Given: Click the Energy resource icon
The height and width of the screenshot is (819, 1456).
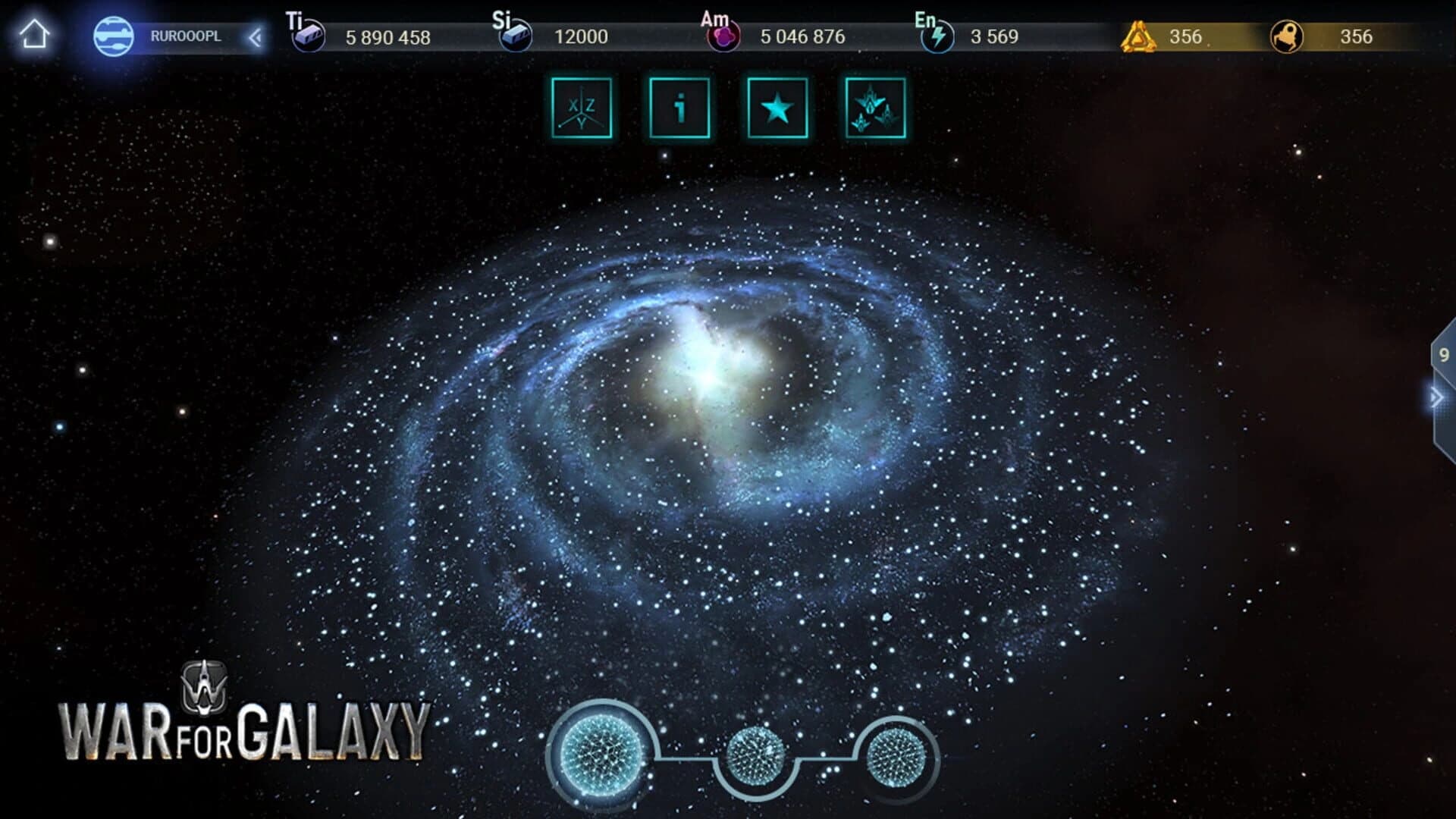Looking at the screenshot, I should pos(938,36).
